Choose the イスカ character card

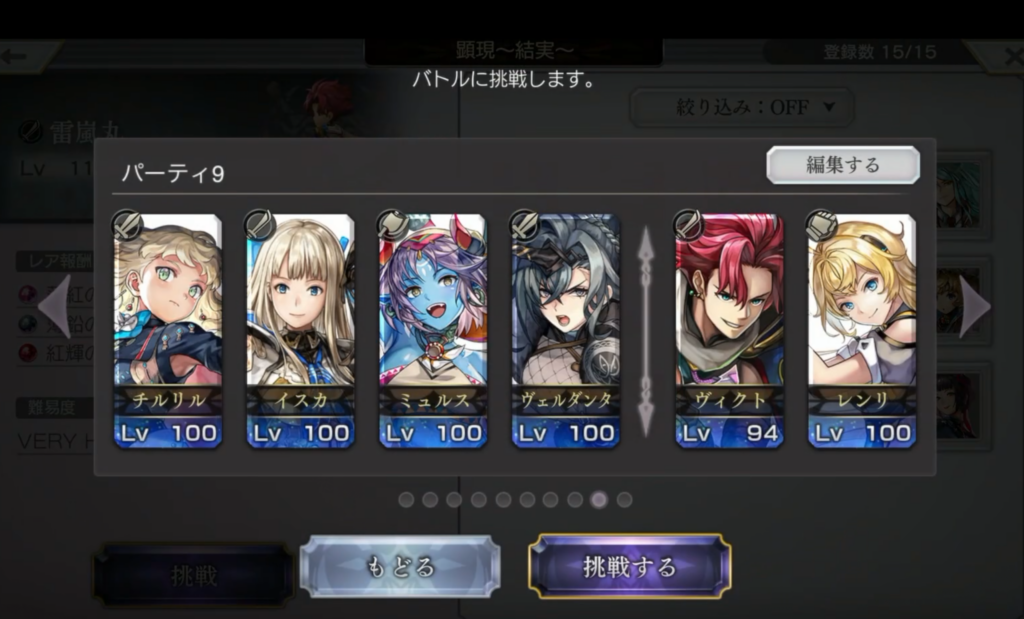click(300, 330)
